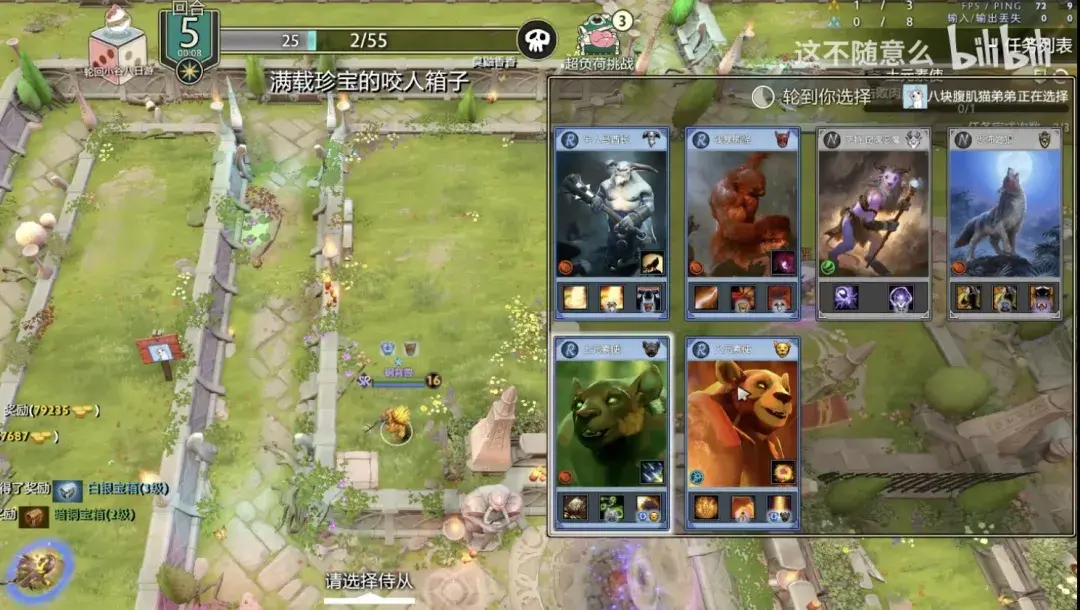Viewport: 1080px width, 610px height.
Task: Open the 白银宝箱 silver chest reward
Action: click(x=68, y=491)
